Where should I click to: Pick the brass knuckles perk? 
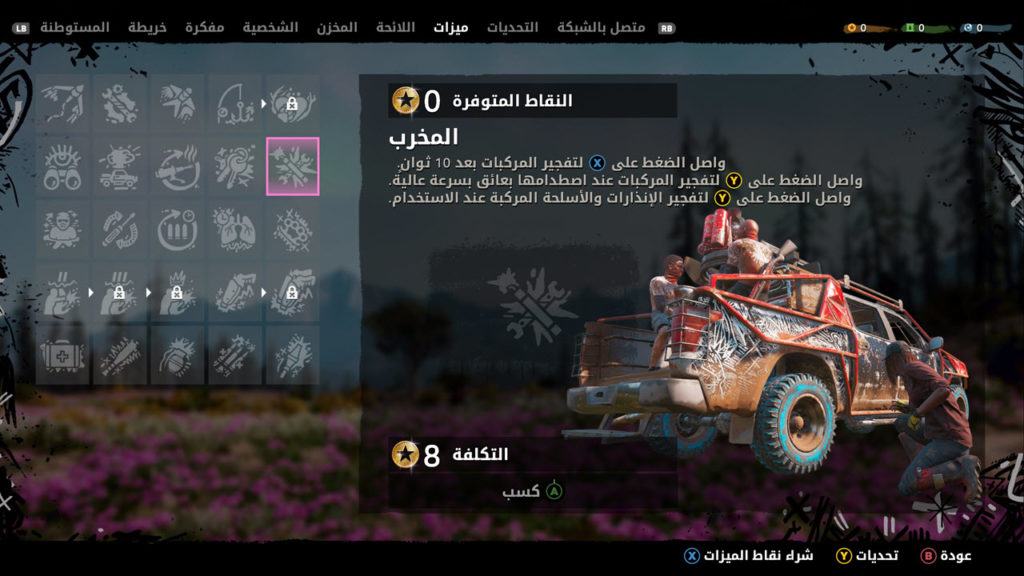293,230
